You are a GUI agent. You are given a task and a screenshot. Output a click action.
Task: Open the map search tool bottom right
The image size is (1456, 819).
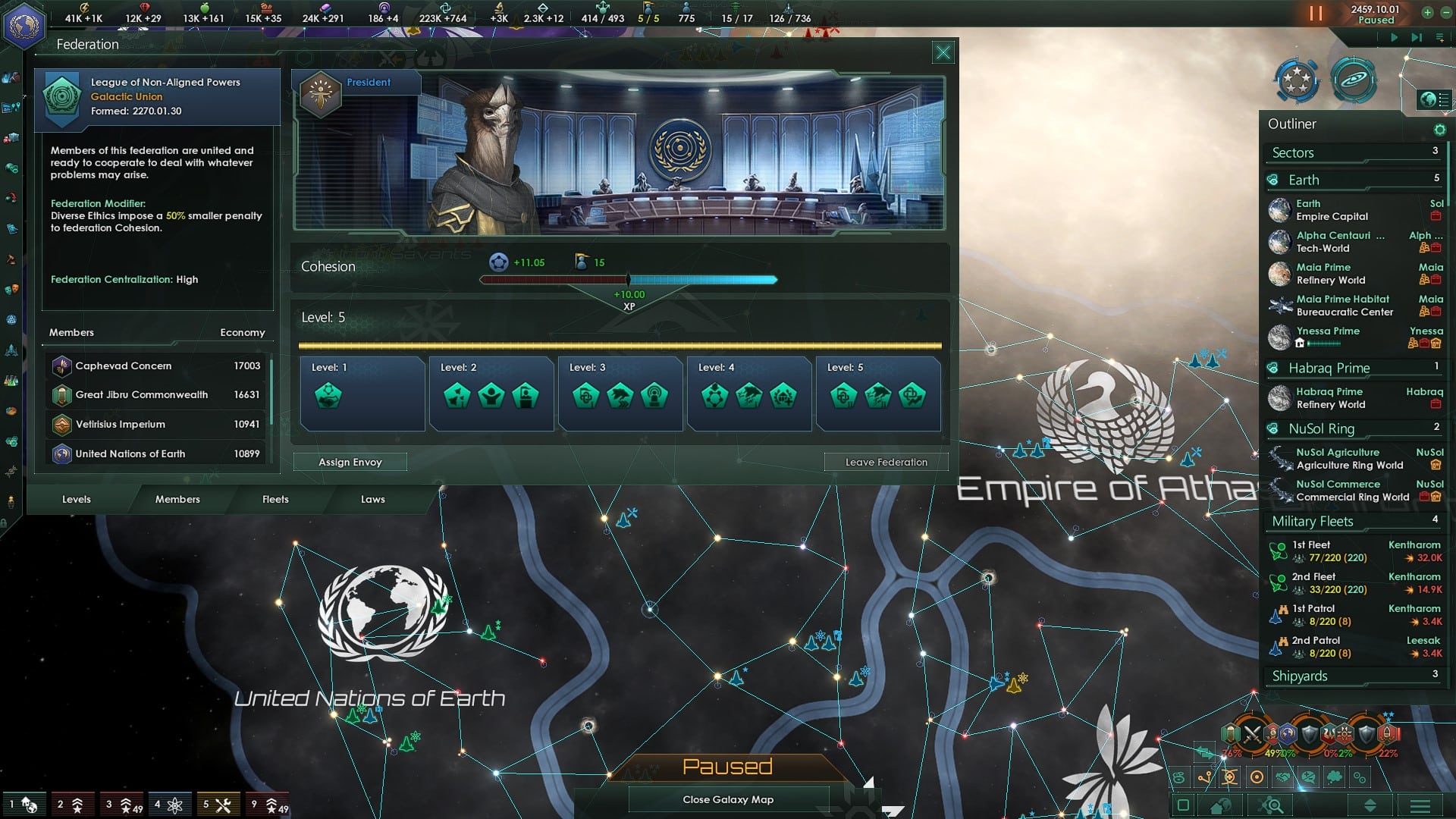[1271, 805]
